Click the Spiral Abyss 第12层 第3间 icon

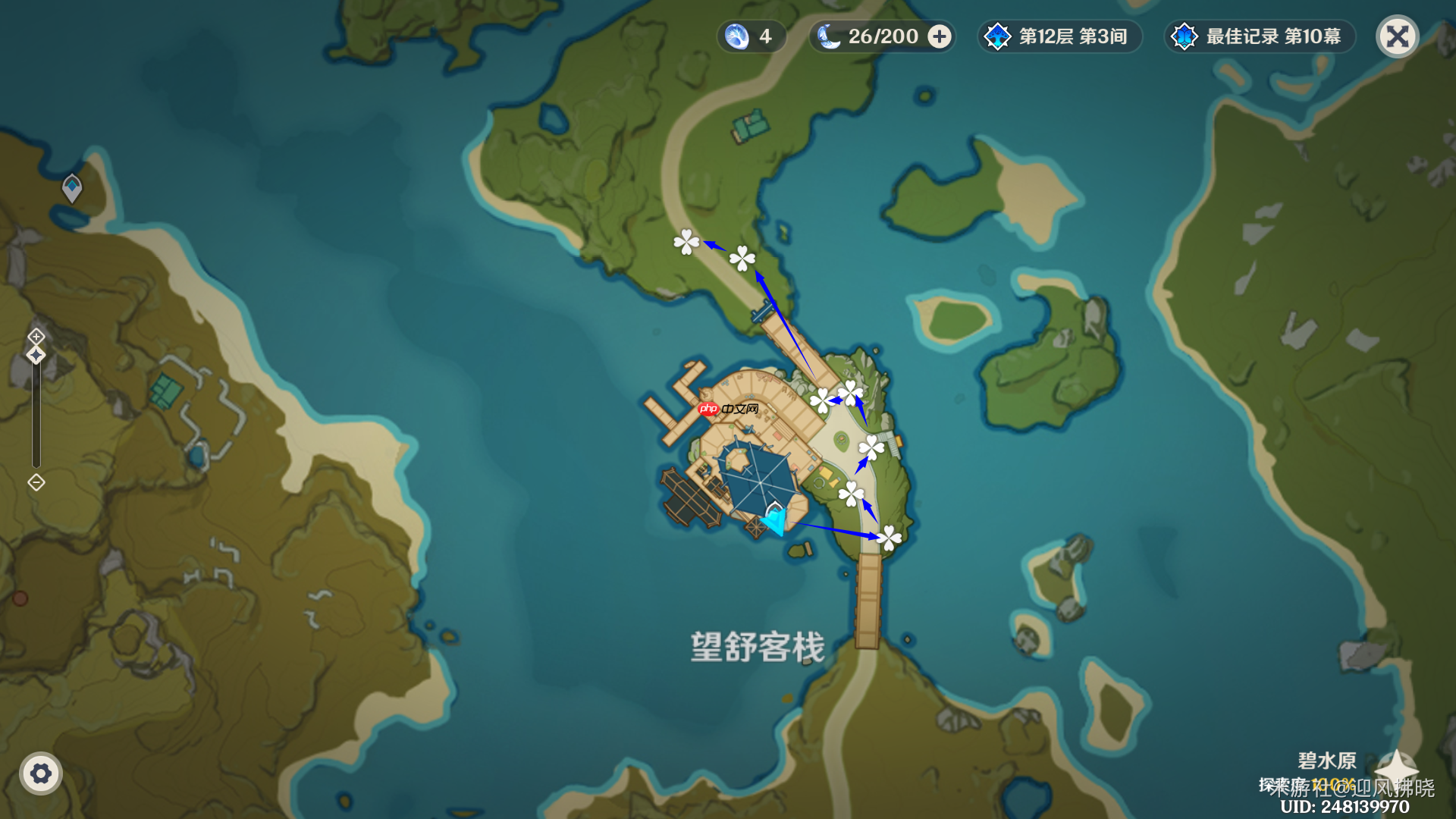(1001, 36)
